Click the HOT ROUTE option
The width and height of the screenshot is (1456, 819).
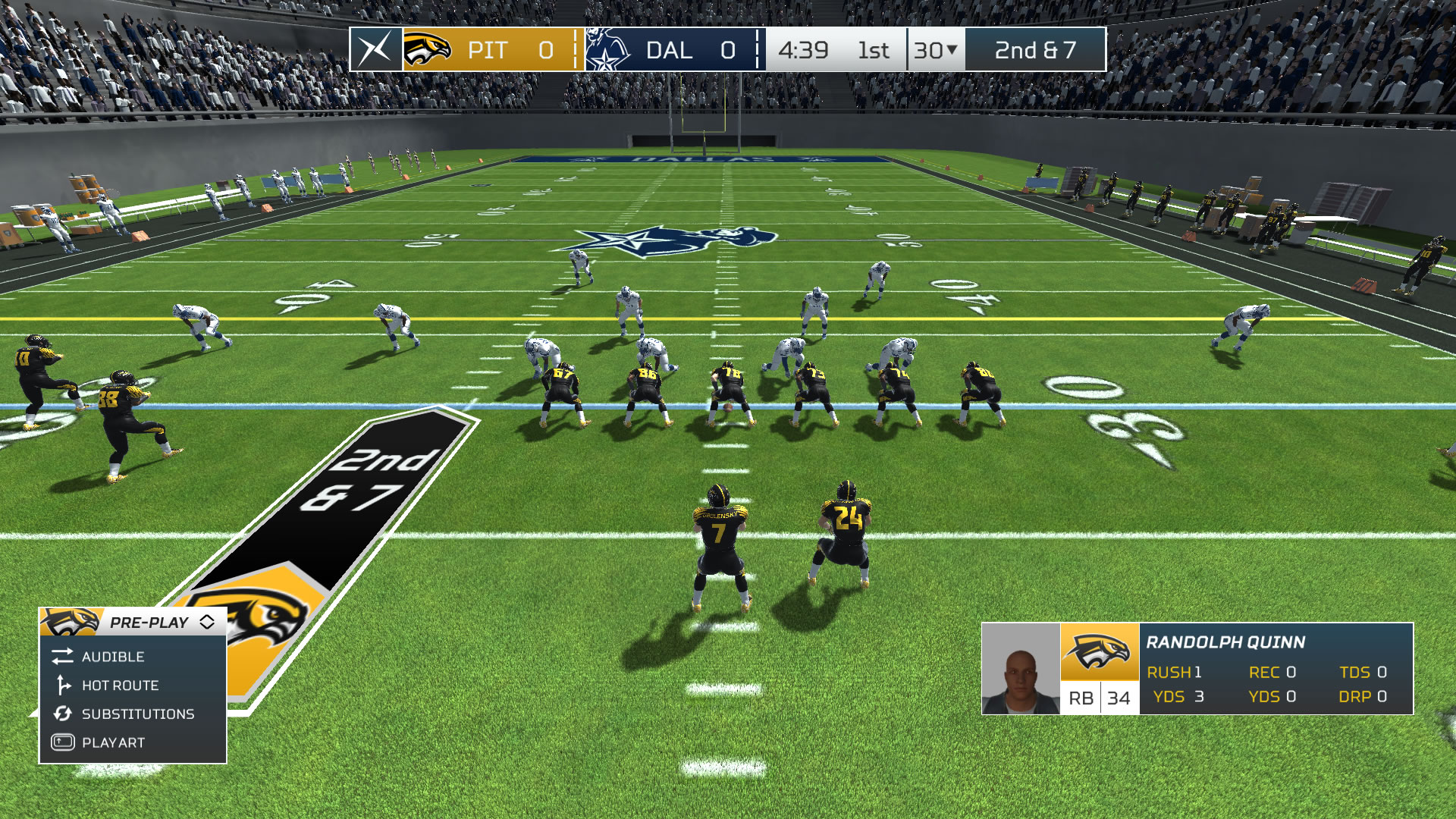(x=121, y=686)
